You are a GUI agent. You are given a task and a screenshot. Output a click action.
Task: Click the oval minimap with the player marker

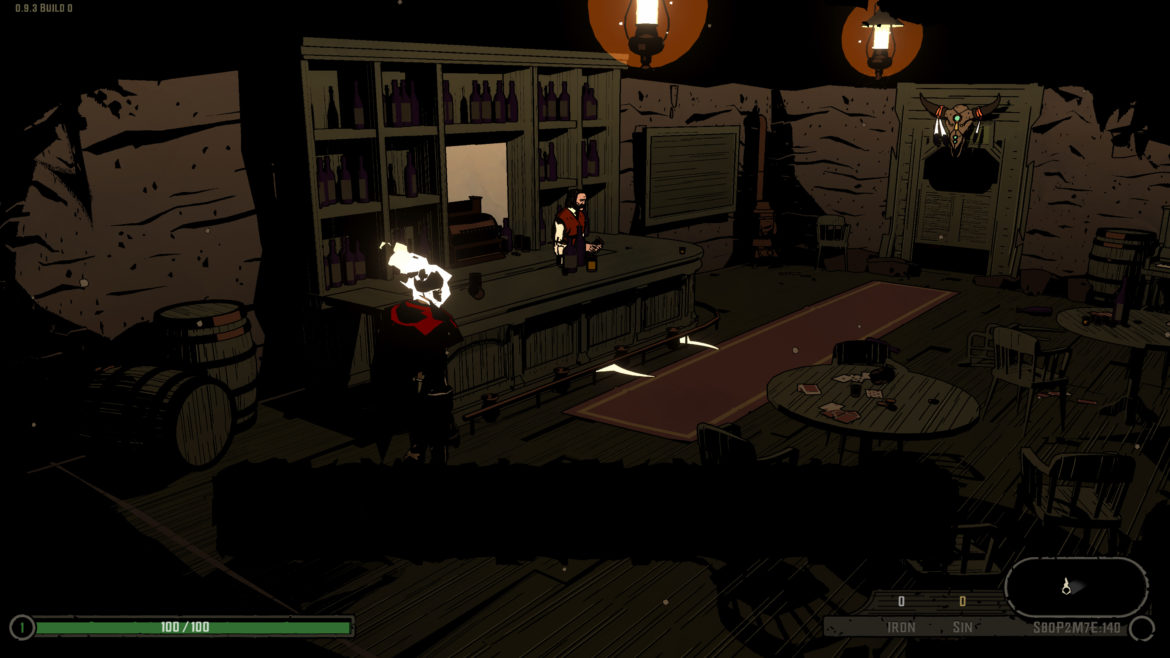pos(1076,587)
